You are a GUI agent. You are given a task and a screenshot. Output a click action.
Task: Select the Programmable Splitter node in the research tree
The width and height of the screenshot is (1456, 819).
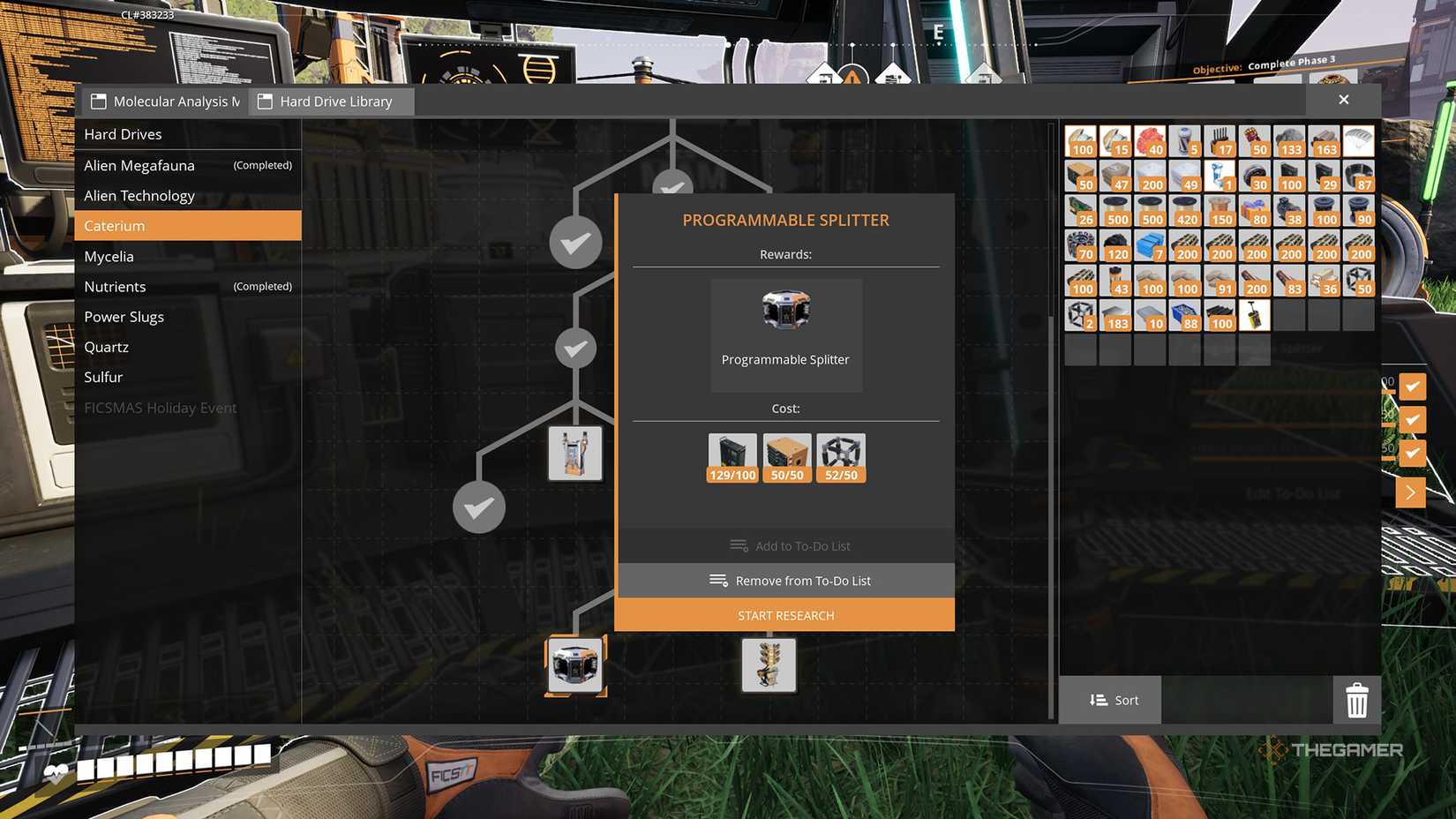[574, 665]
